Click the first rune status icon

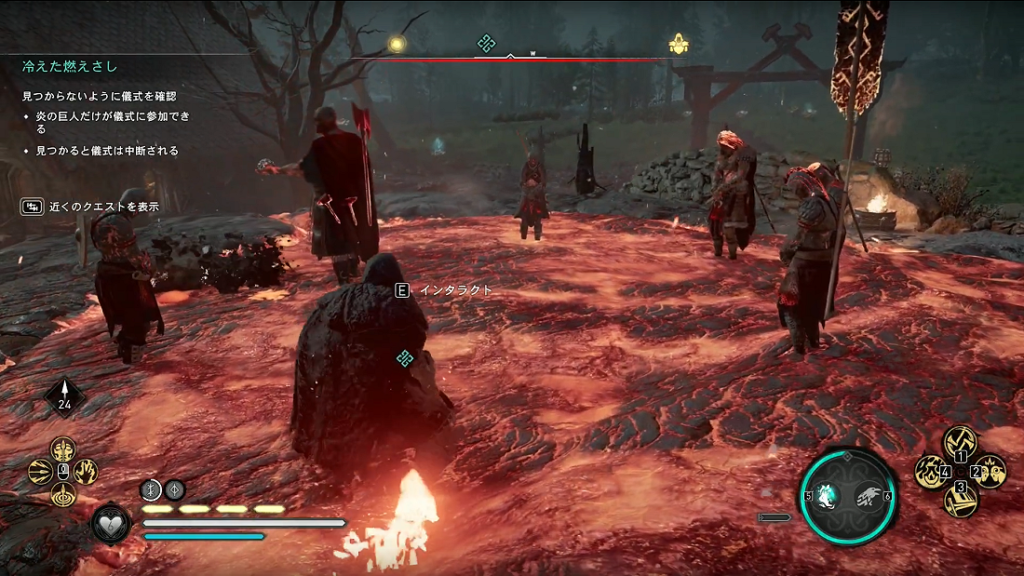[x=151, y=489]
